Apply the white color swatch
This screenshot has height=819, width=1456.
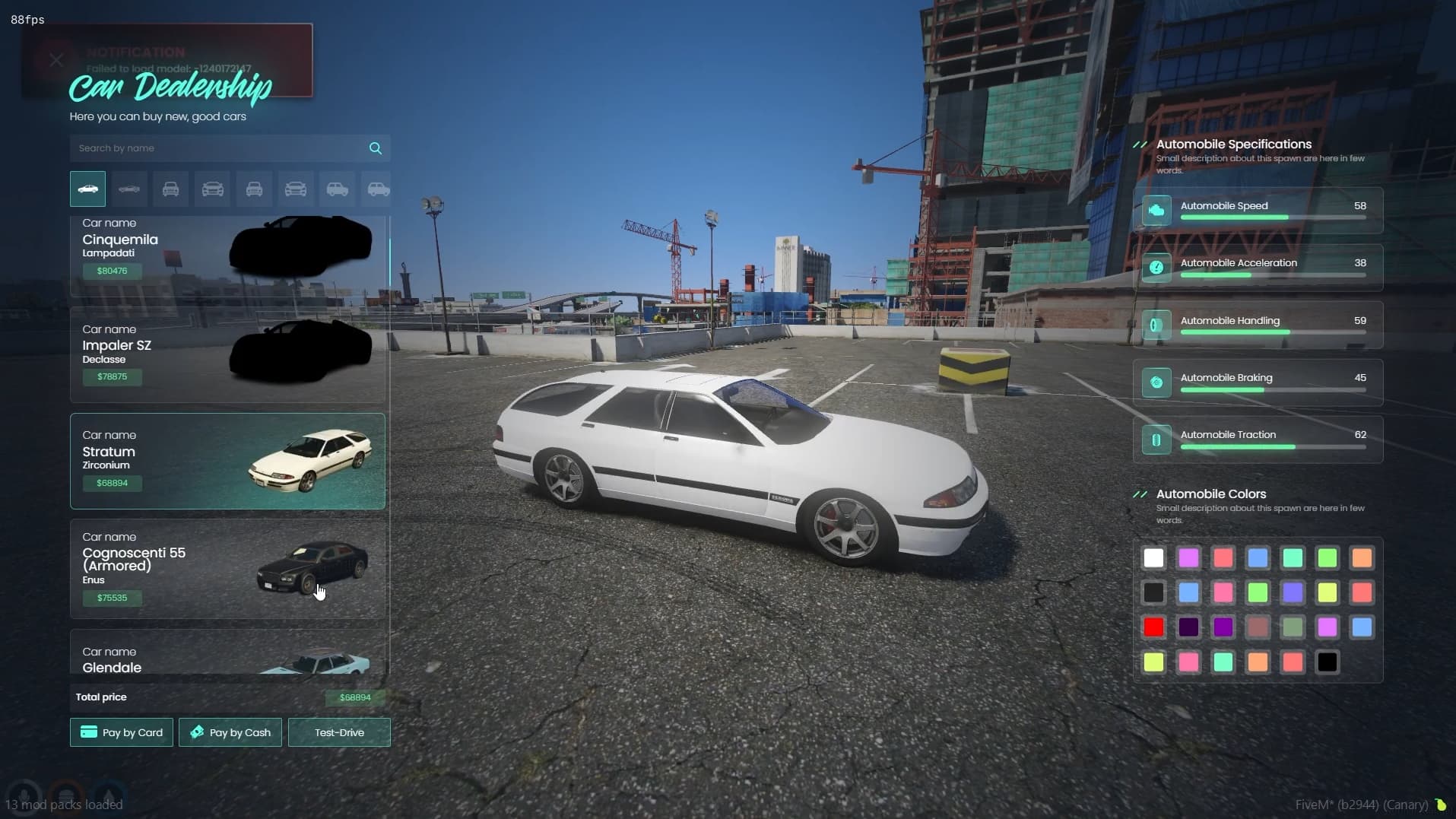click(x=1153, y=558)
